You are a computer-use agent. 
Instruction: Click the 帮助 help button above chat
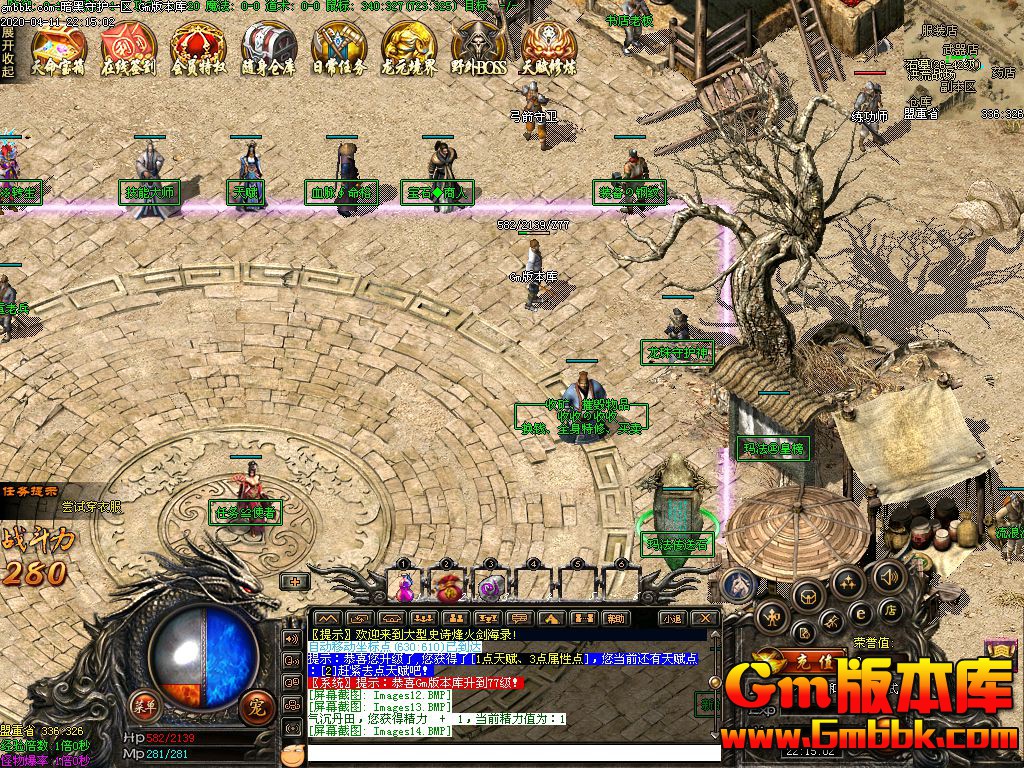click(x=614, y=619)
